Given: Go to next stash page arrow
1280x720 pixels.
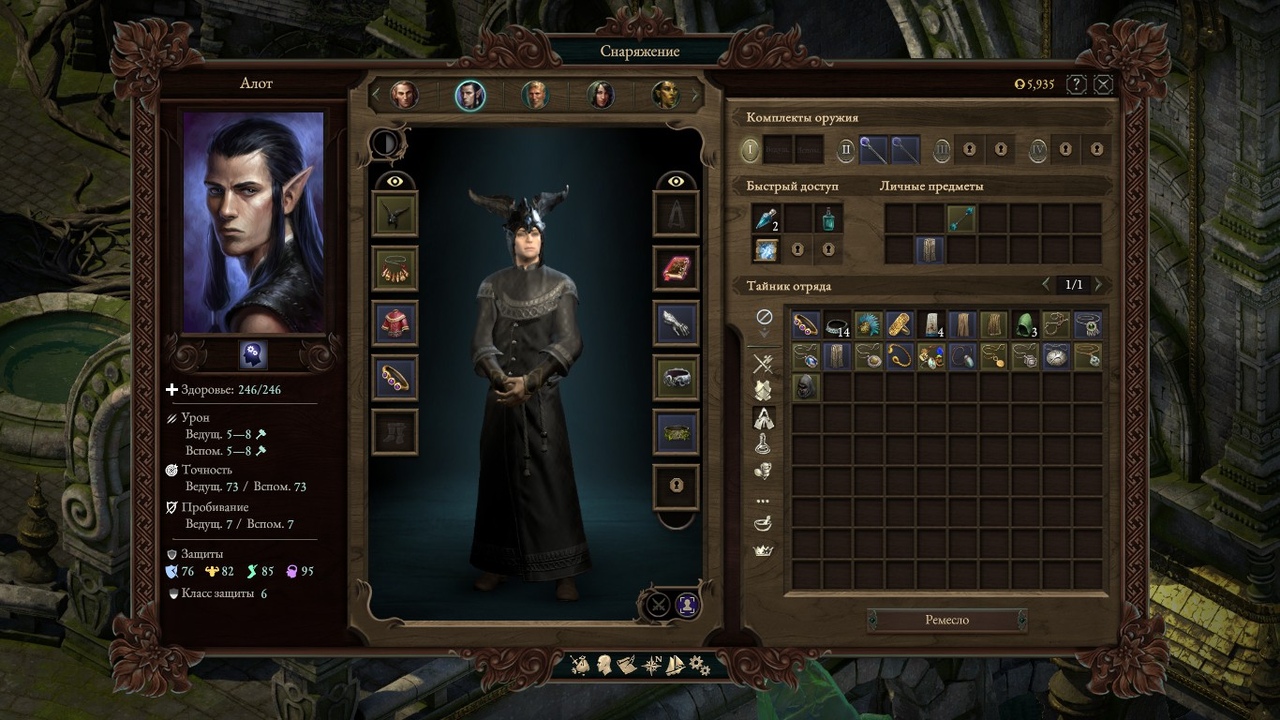Looking at the screenshot, I should click(1098, 285).
